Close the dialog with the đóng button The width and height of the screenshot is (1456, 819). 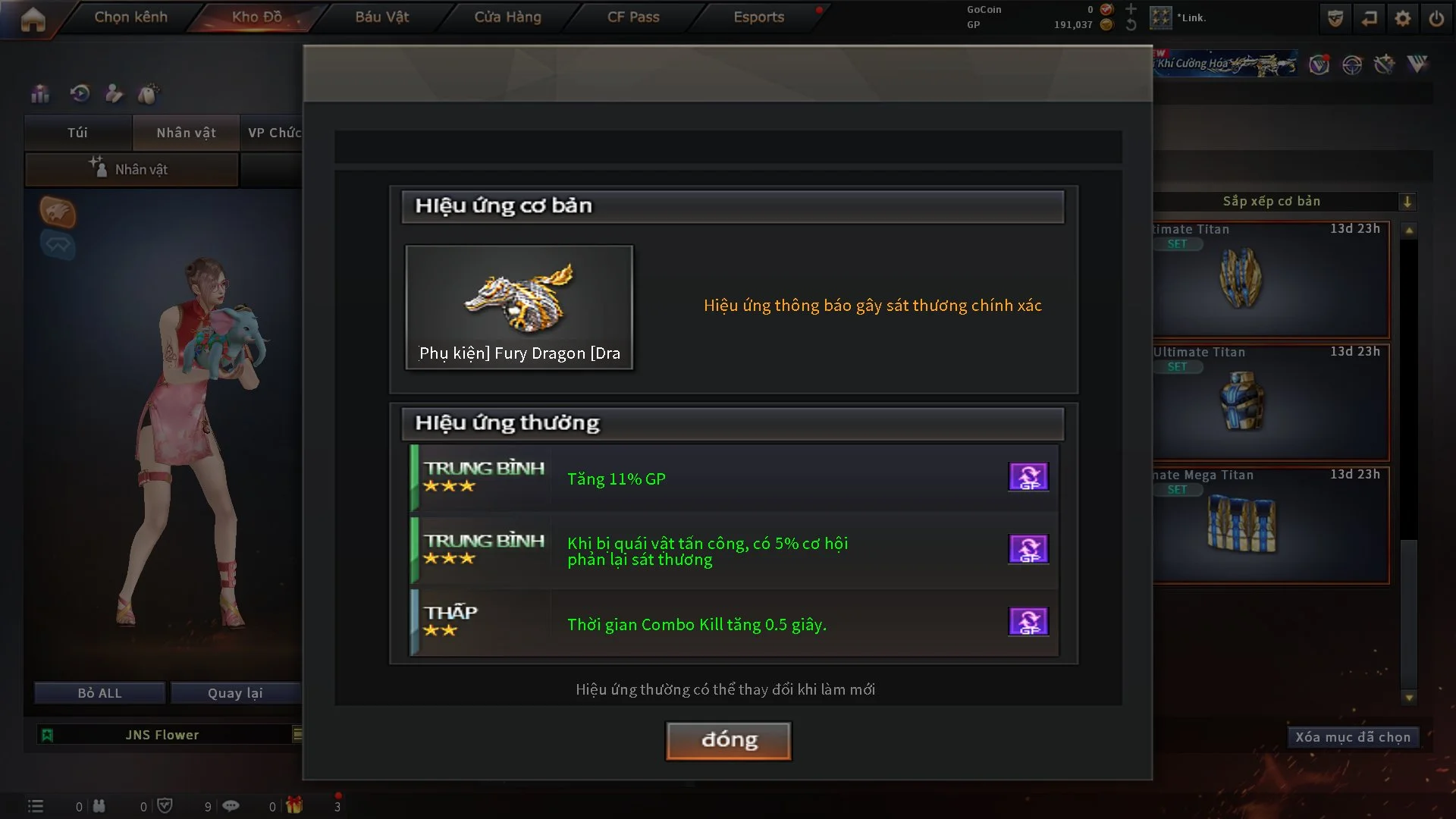click(728, 740)
